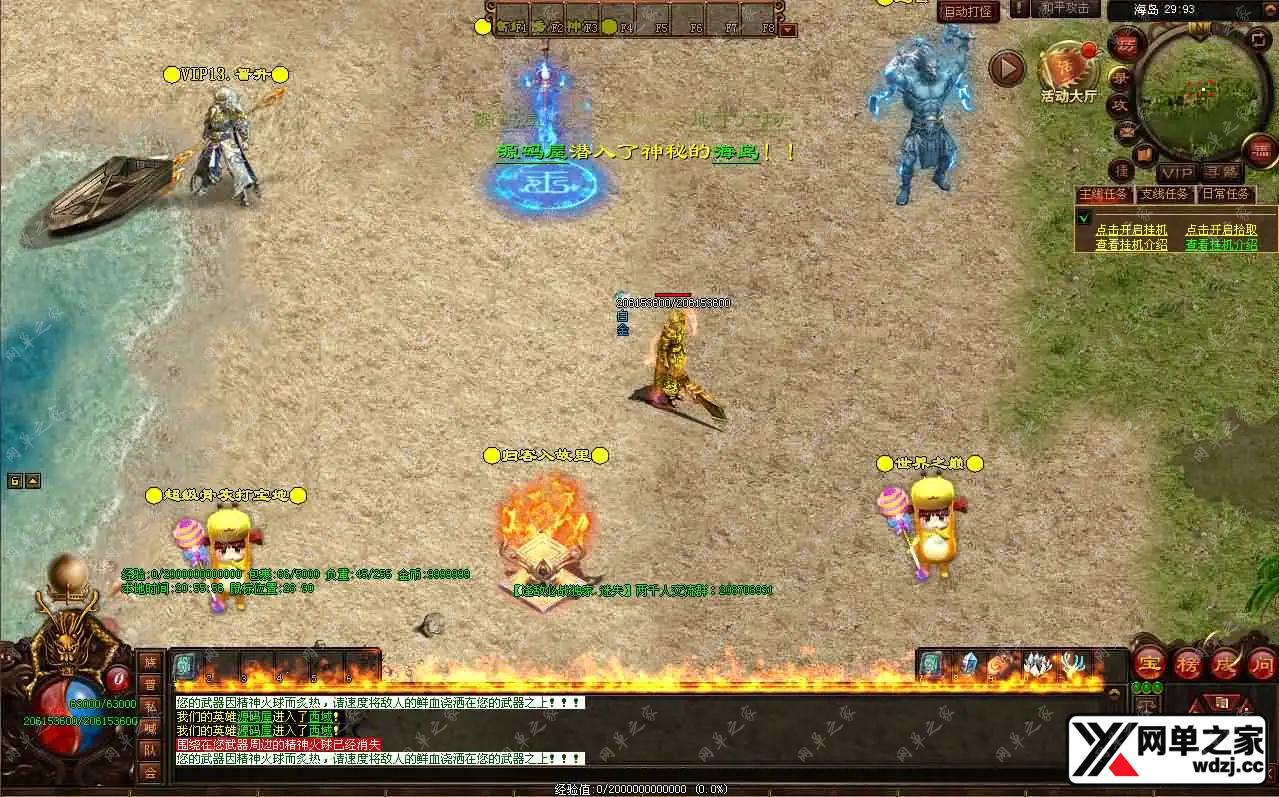Switch to the 日常任务 tab
The image size is (1279, 797).
point(1226,194)
